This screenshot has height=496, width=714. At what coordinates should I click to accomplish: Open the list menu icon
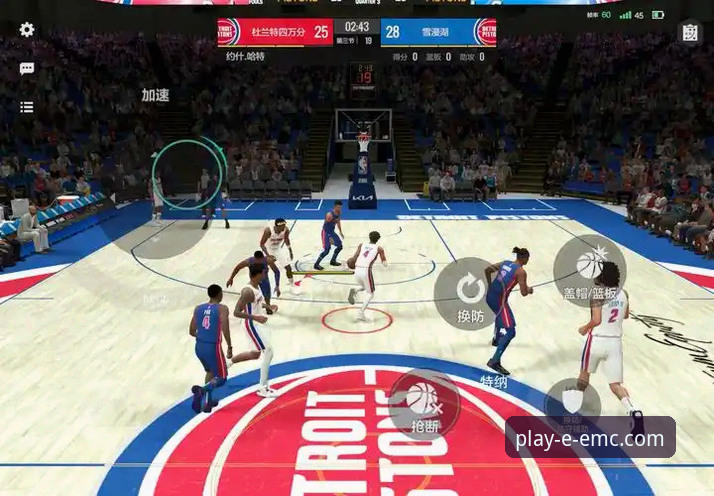[27, 106]
